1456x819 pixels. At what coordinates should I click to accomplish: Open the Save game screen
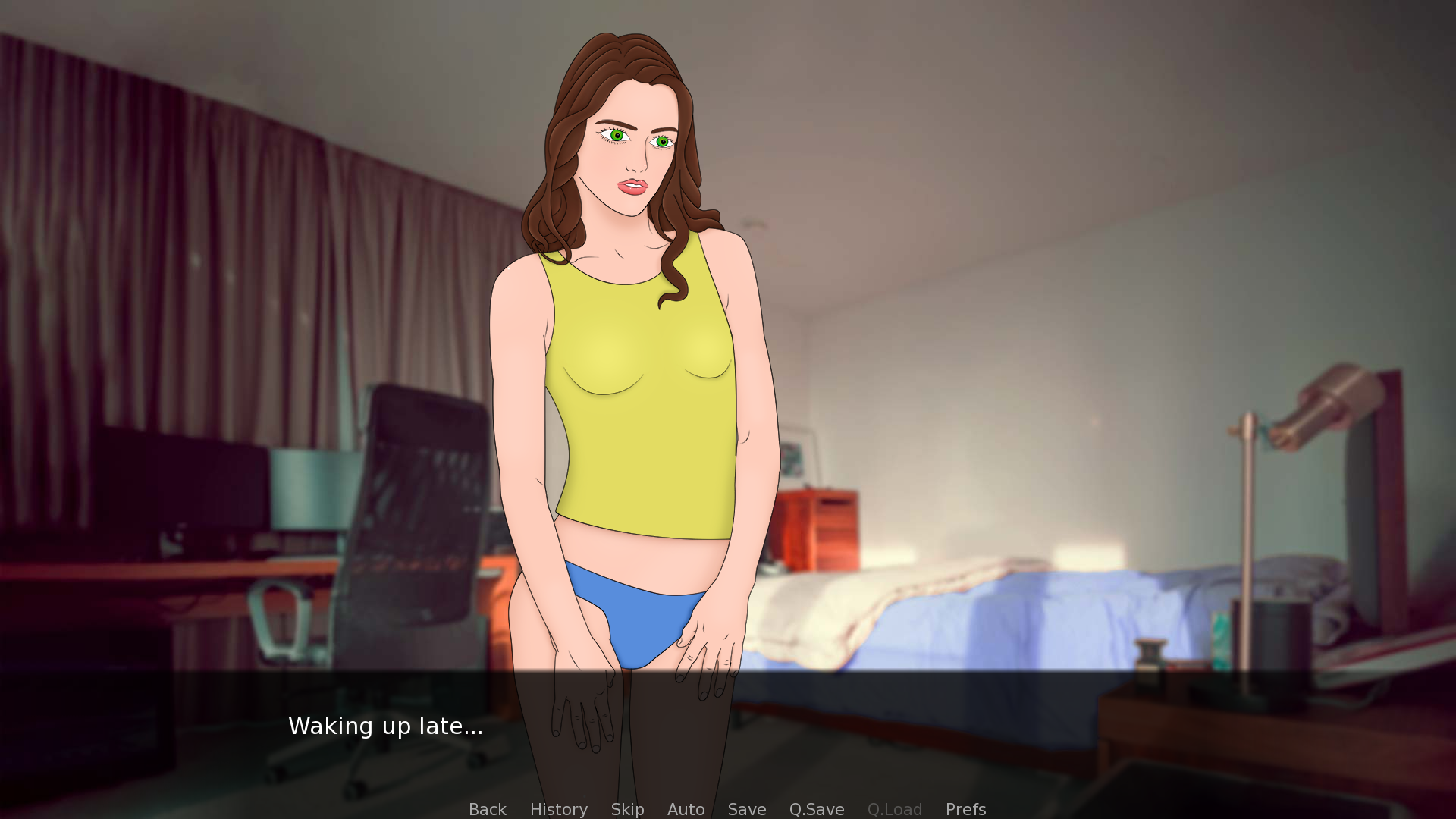coord(746,809)
